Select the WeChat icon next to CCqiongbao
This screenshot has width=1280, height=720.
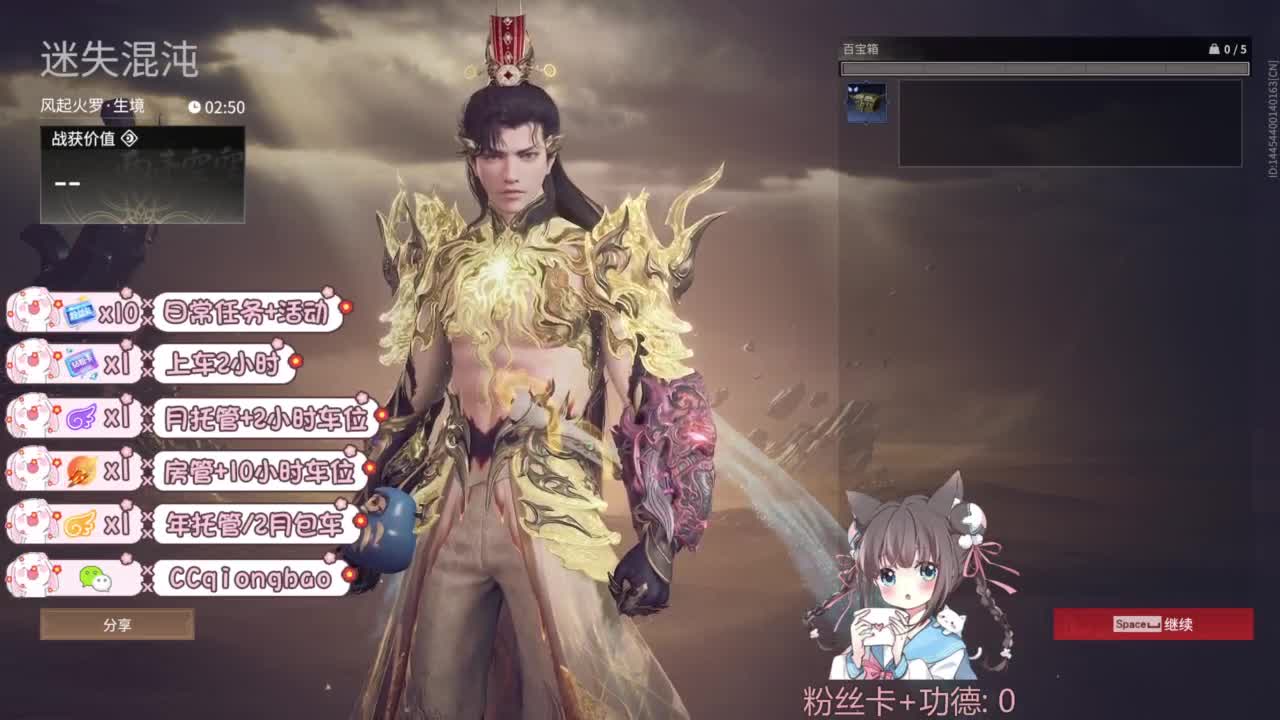95,577
